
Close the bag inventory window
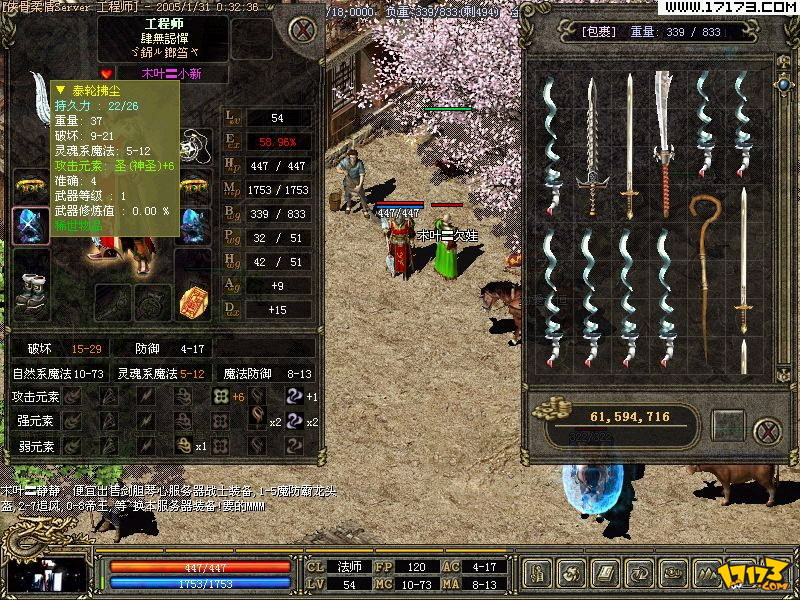767,431
